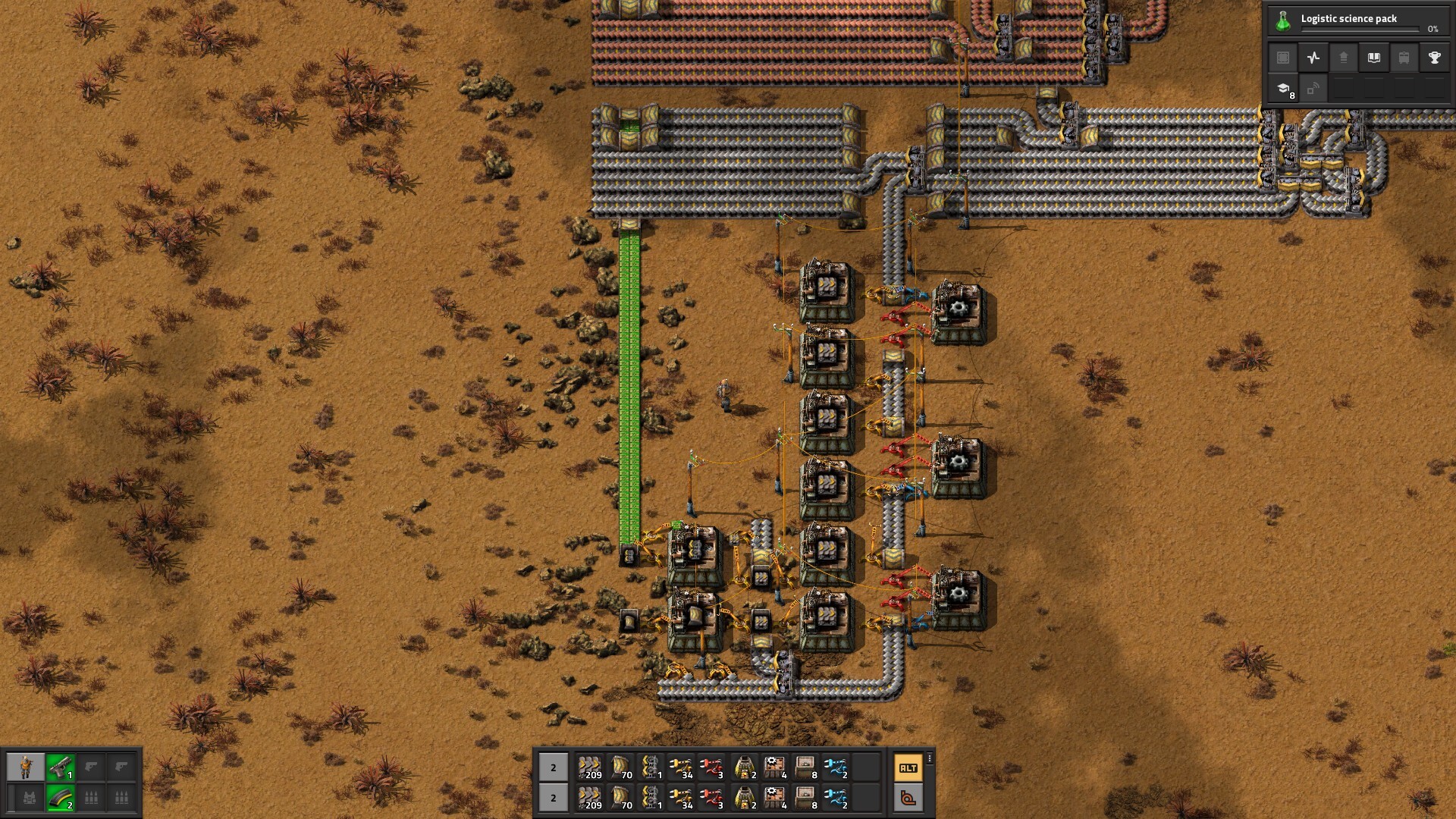Pick the assembling machine from the lower quickbar row
The width and height of the screenshot is (1456, 819).
pyautogui.click(x=774, y=798)
